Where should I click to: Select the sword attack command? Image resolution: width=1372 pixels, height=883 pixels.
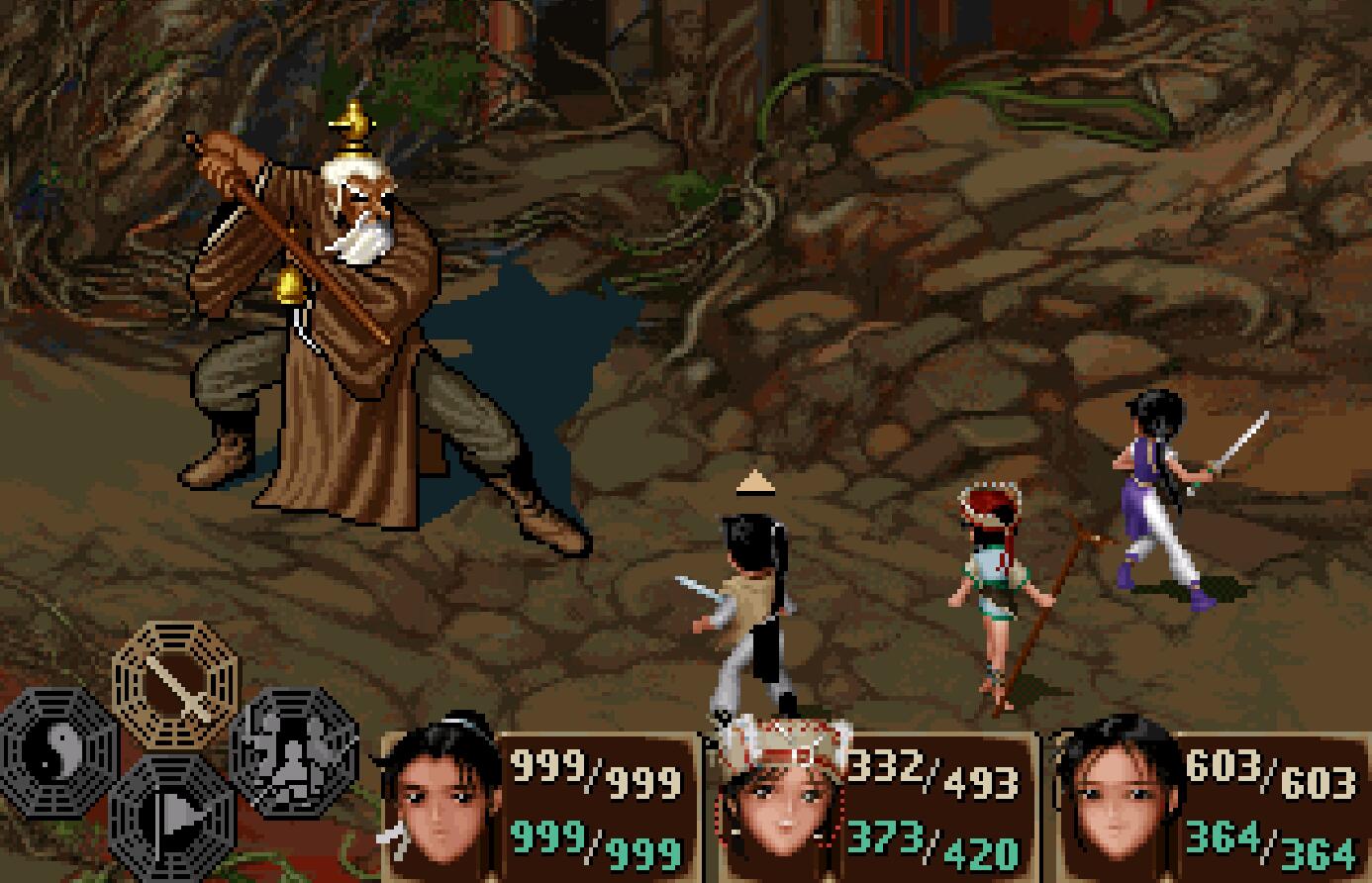tap(176, 683)
